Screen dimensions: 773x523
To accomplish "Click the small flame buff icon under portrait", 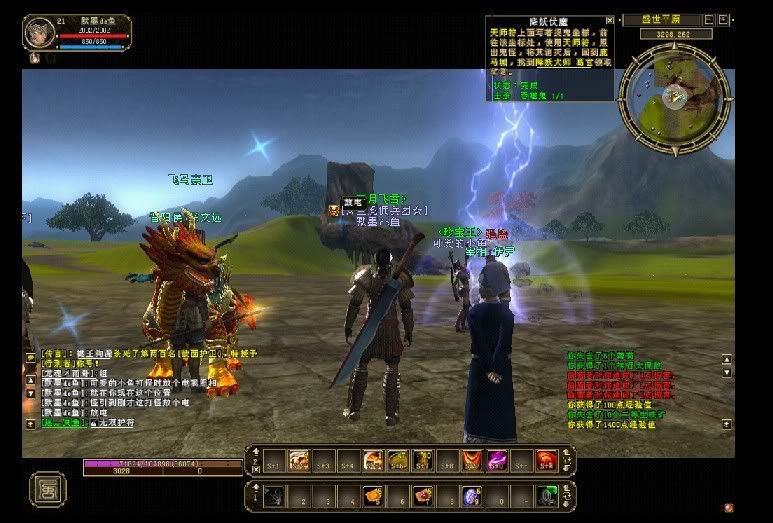I will click(x=33, y=57).
